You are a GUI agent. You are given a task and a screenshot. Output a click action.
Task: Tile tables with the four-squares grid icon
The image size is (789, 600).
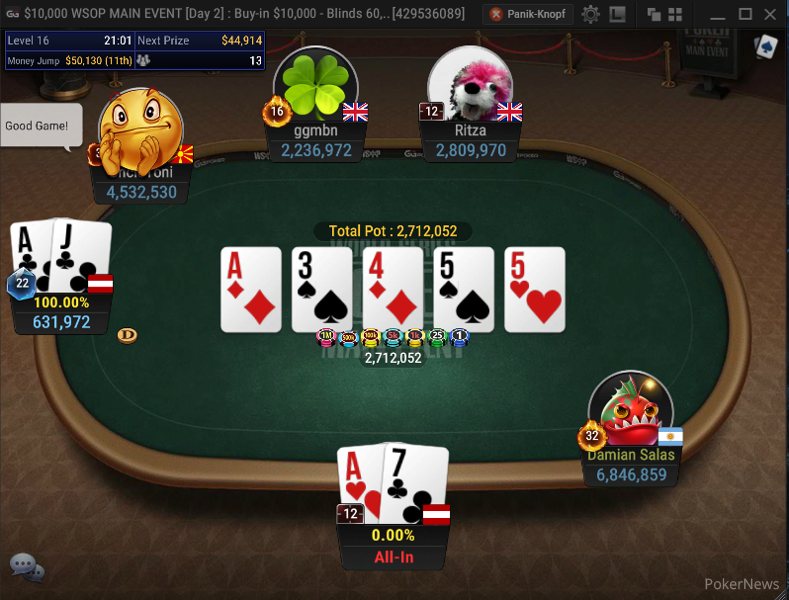click(678, 14)
